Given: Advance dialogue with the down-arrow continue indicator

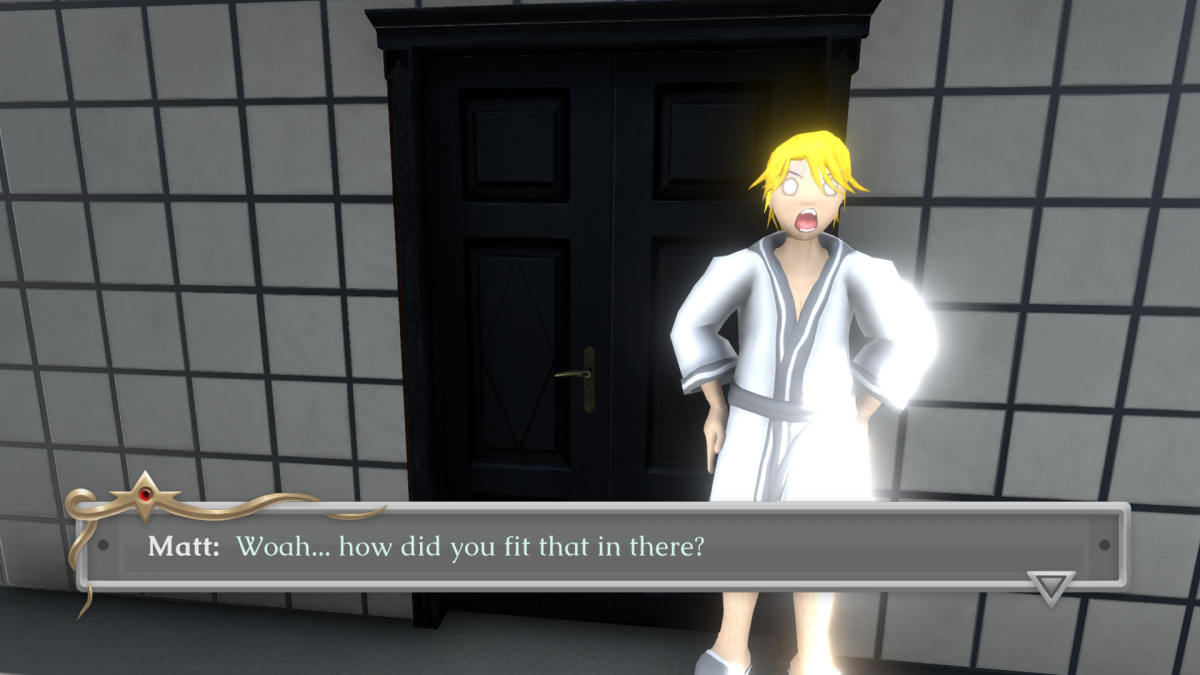Looking at the screenshot, I should click(x=1051, y=587).
